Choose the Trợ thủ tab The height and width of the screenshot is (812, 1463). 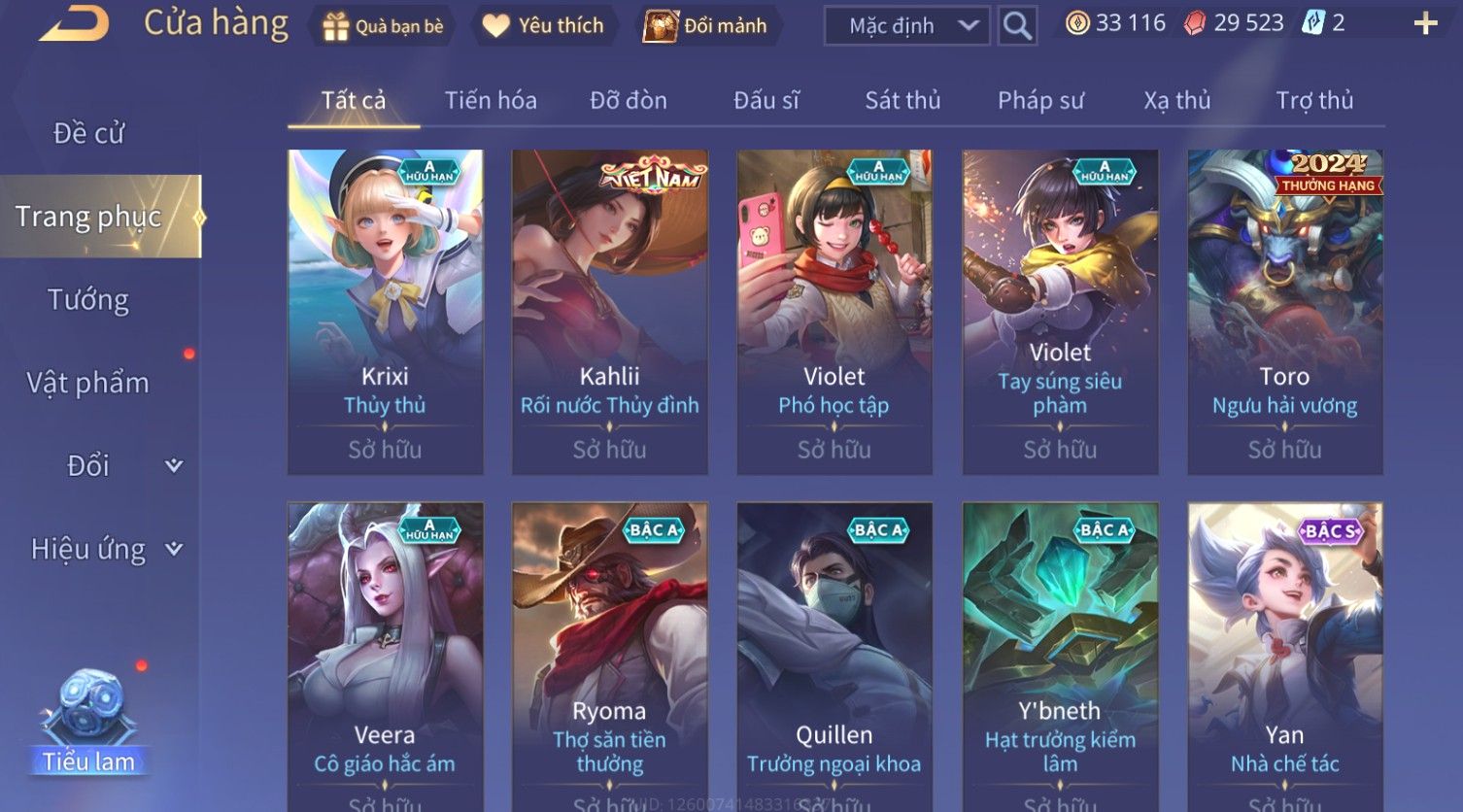[1313, 100]
